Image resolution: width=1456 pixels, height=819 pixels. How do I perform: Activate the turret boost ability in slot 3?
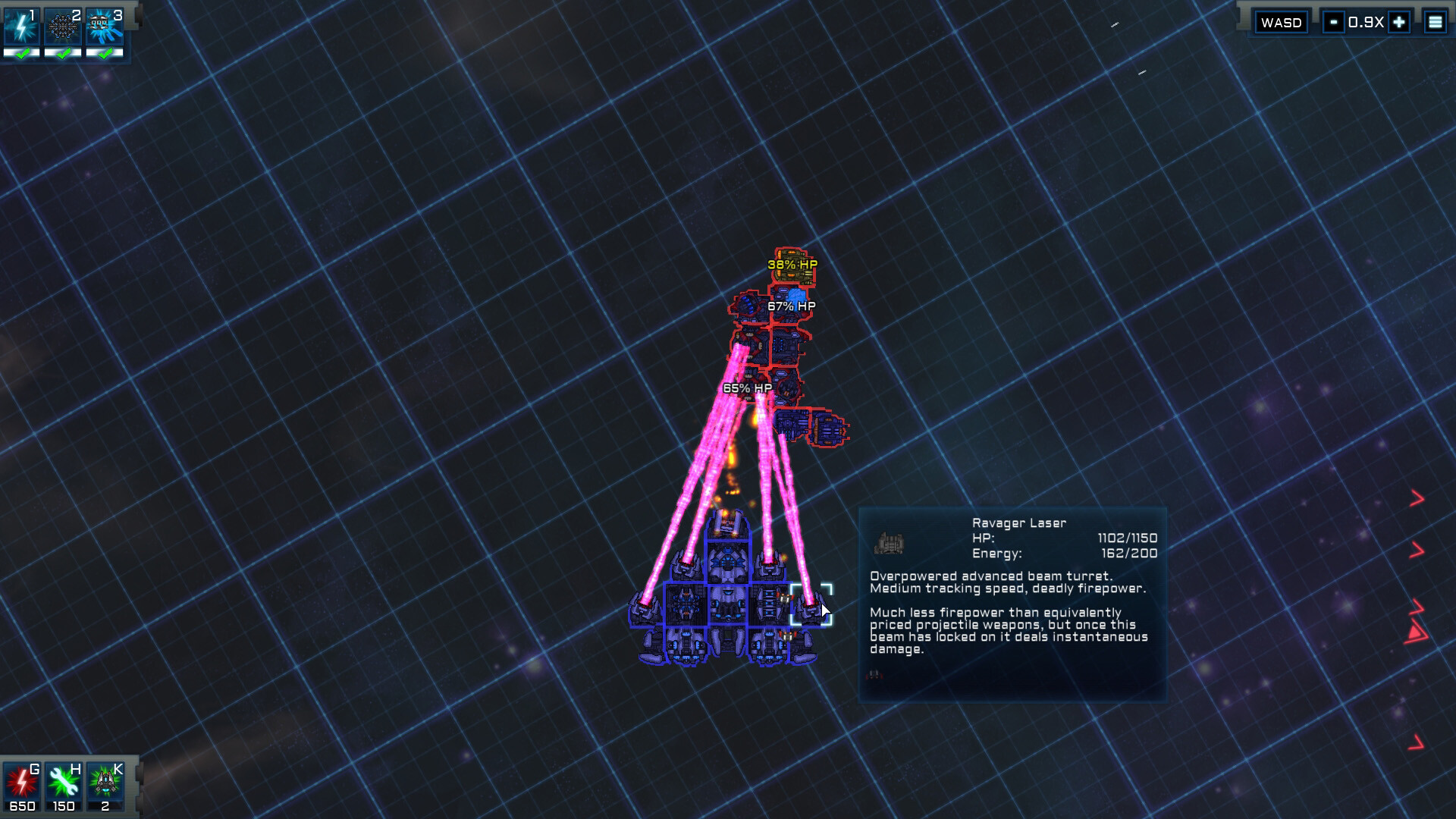[104, 25]
